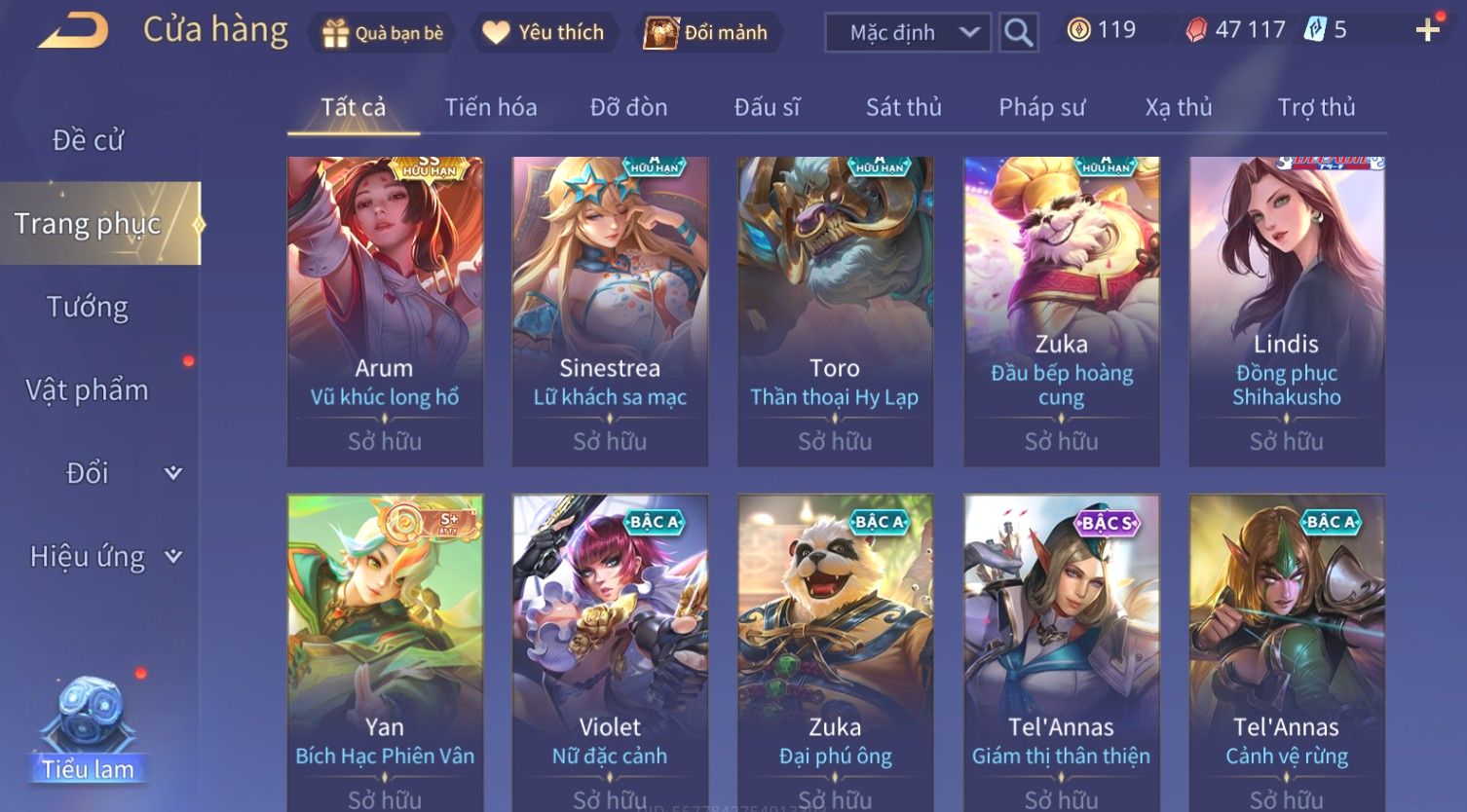Open the Tướng heroes section
Viewport: 1467px width, 812px height.
88,307
